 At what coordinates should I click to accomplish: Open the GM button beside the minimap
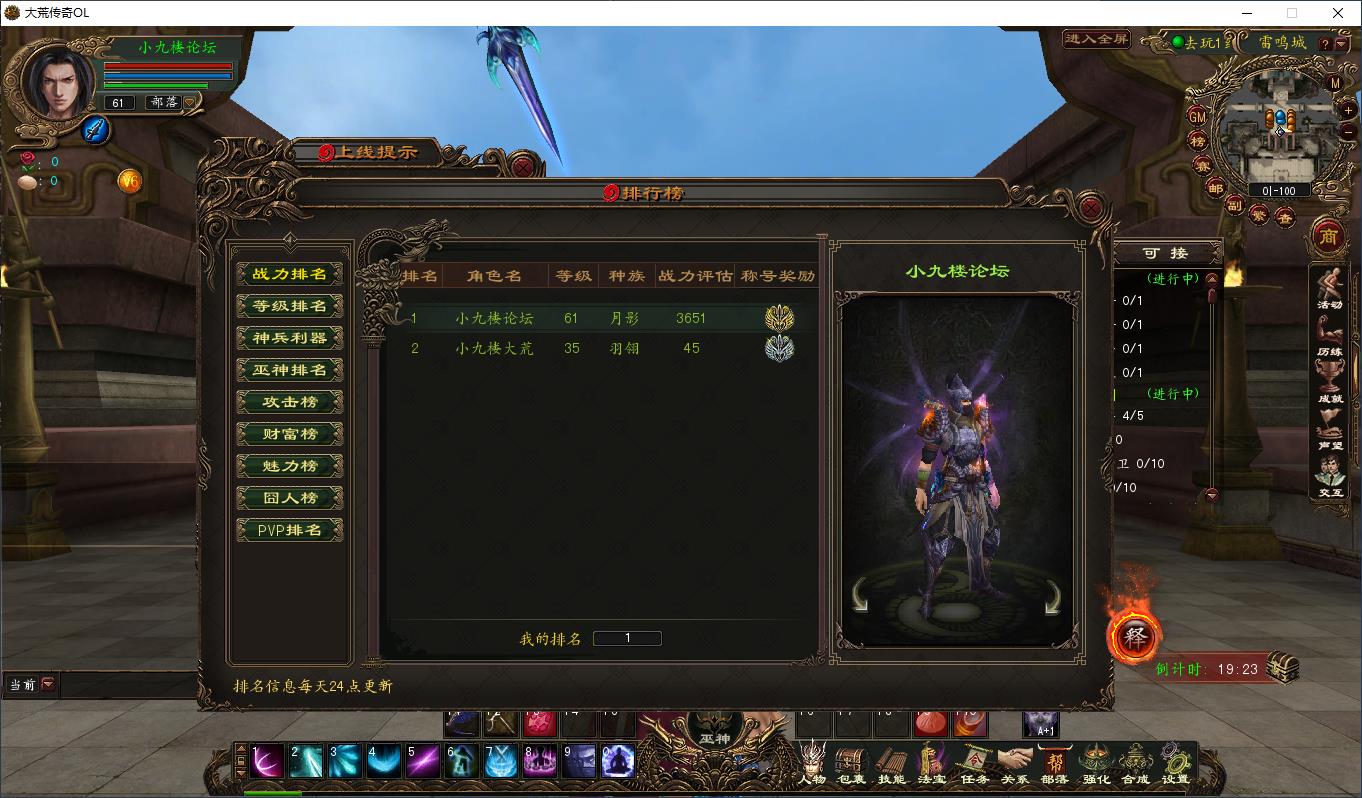(1197, 117)
